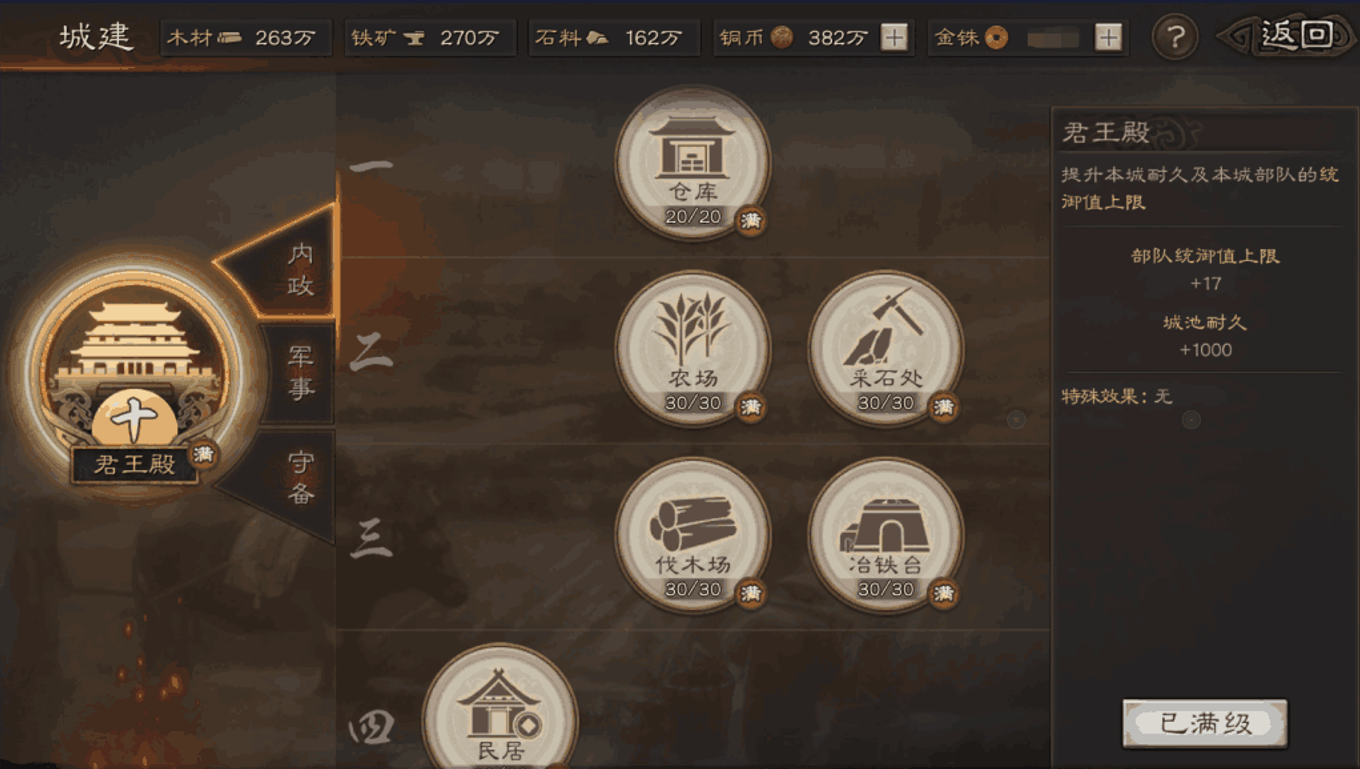Screen dimensions: 1360x769
Task: Toggle the 满 badge on 仓库
Action: [749, 222]
